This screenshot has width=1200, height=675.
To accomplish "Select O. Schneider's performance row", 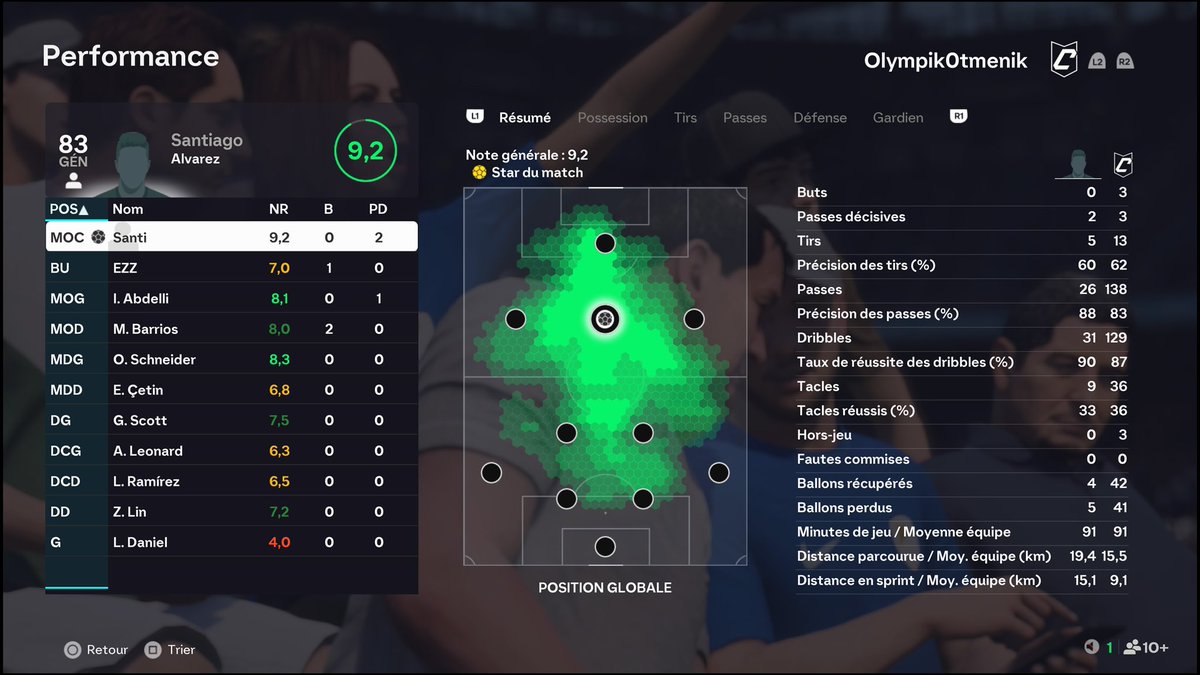I will point(231,359).
